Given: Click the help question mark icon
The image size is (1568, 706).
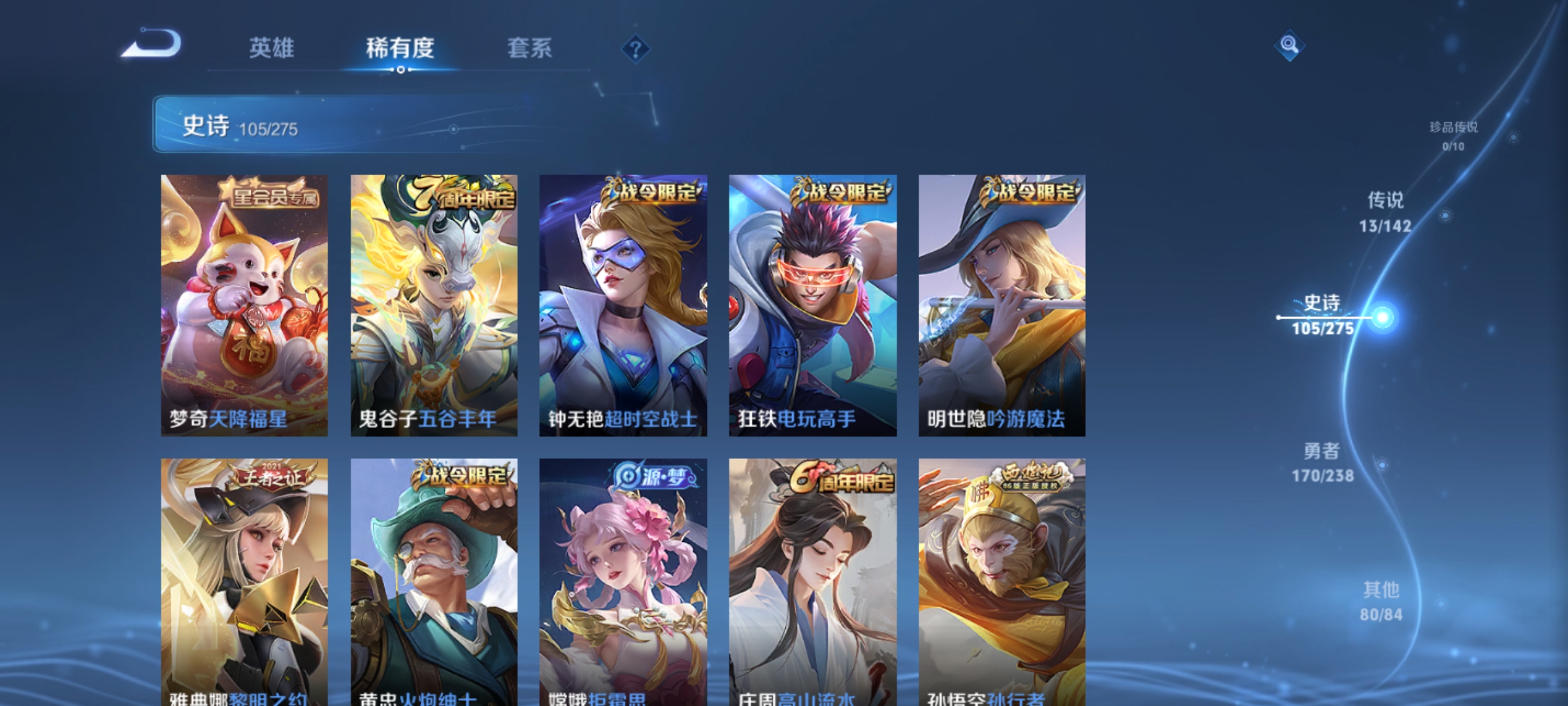Looking at the screenshot, I should point(636,48).
